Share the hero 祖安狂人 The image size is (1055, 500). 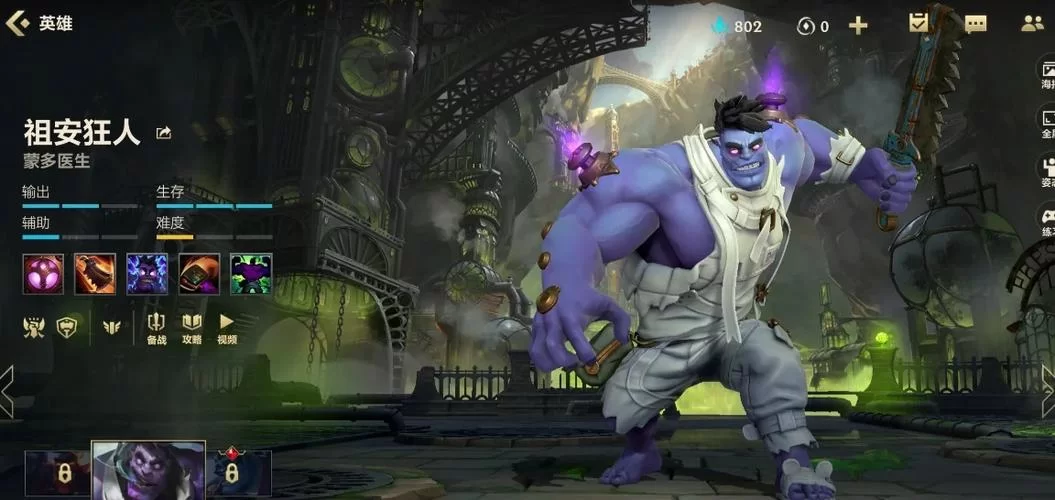pos(164,133)
